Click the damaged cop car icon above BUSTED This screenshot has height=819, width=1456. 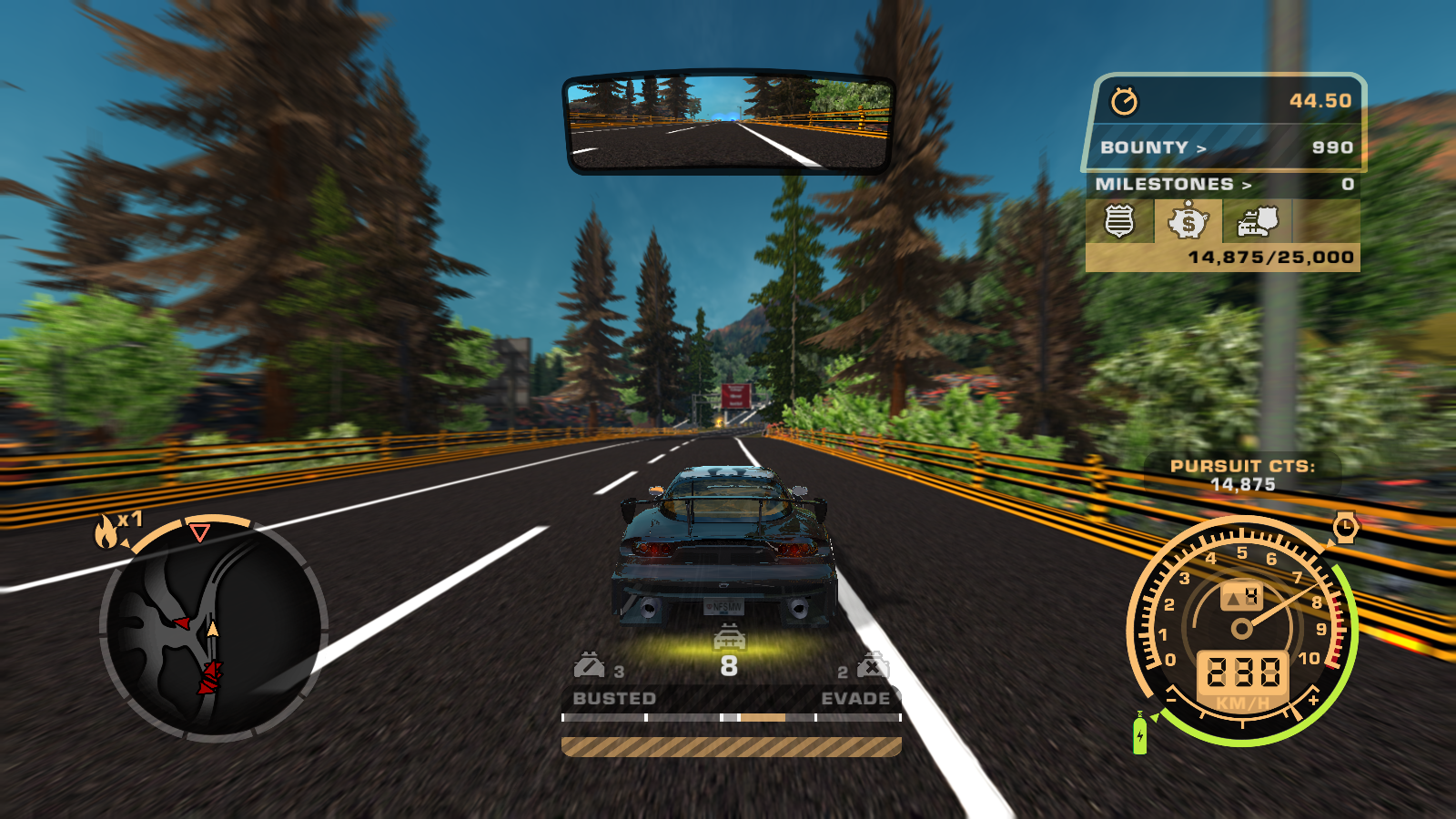tap(589, 667)
